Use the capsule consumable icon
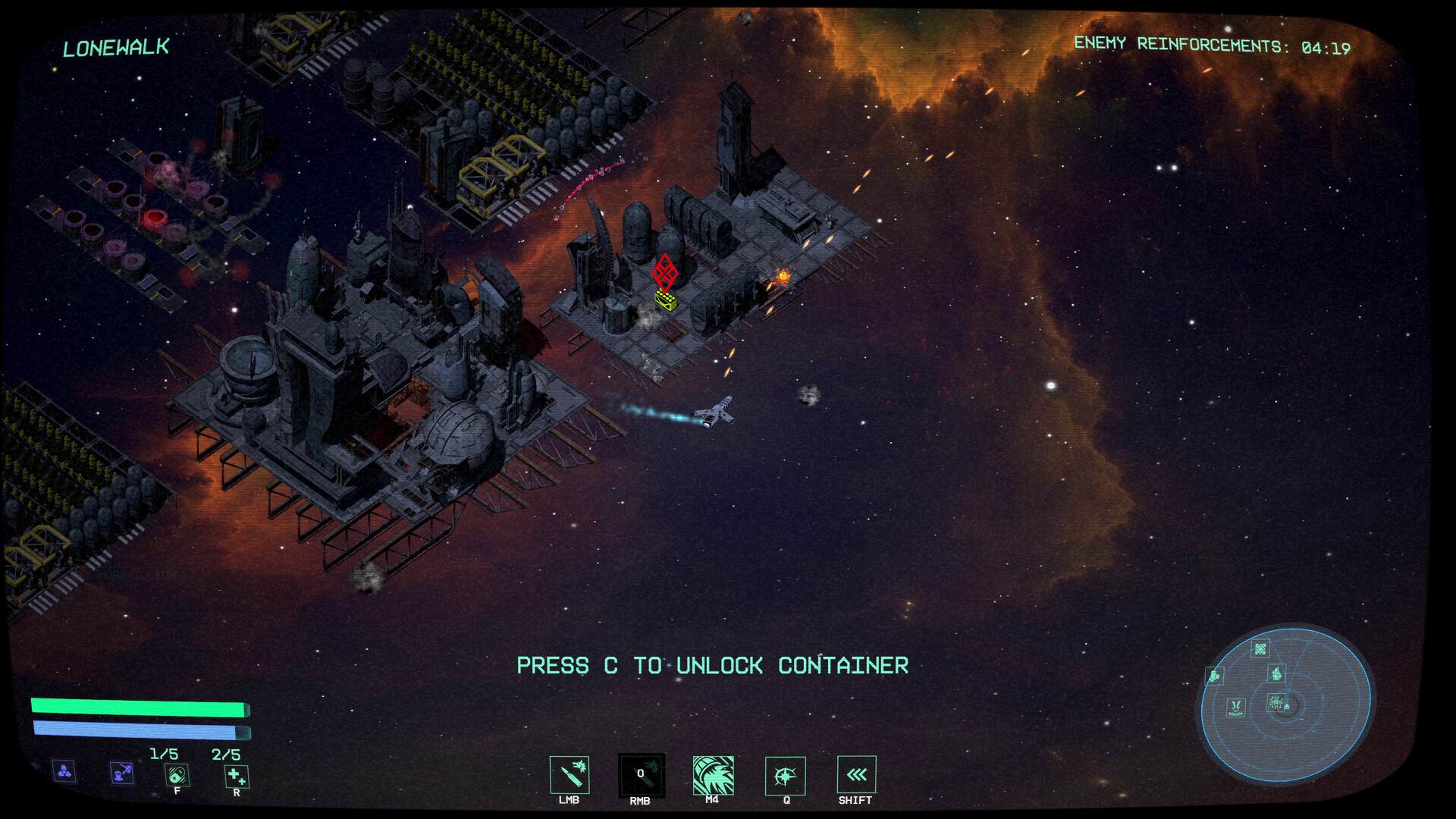Screen dimensions: 1456x819 (177, 775)
